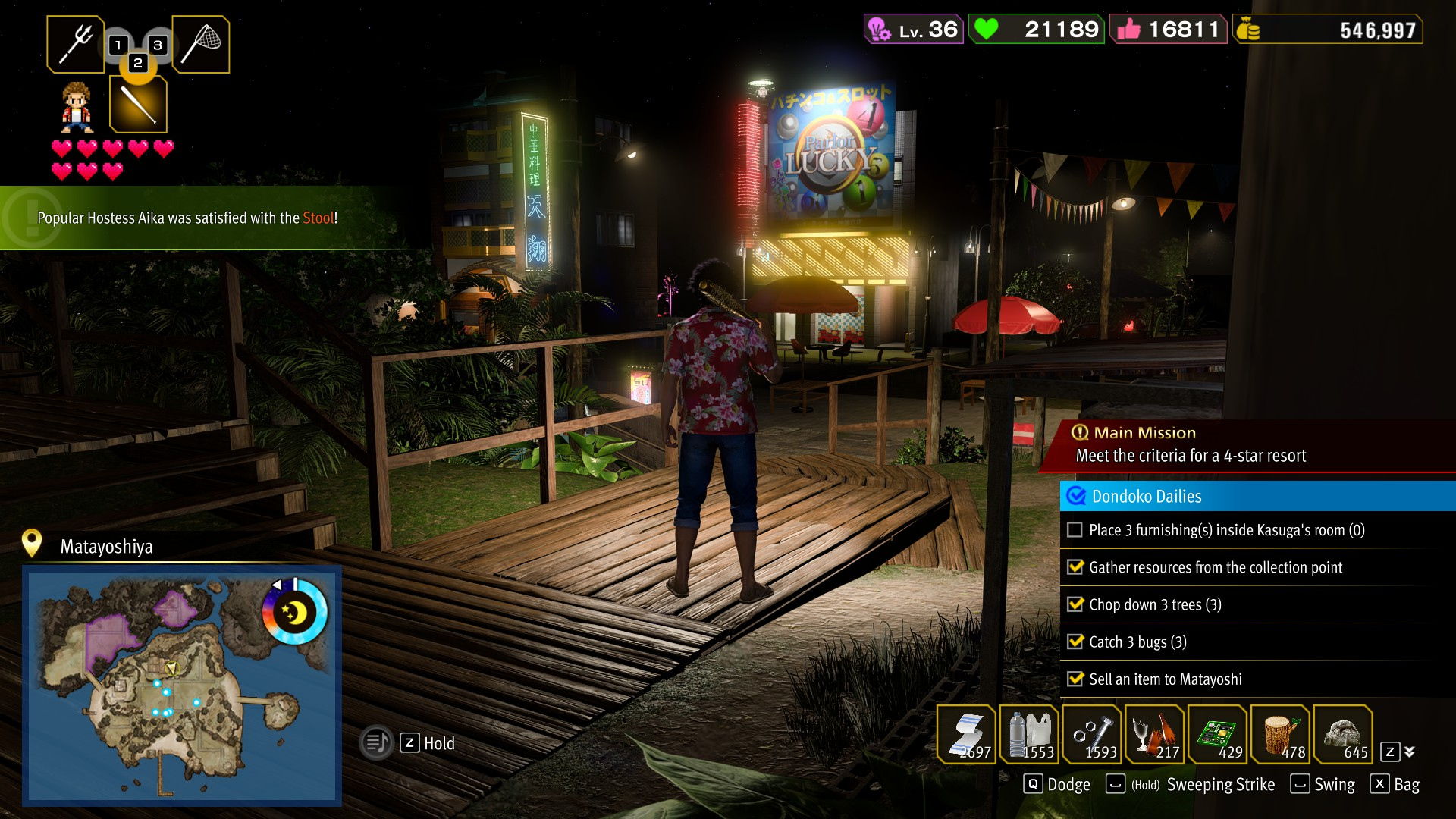Toggle Chop down 3 trees task
This screenshot has height=819, width=1456.
(x=1075, y=604)
